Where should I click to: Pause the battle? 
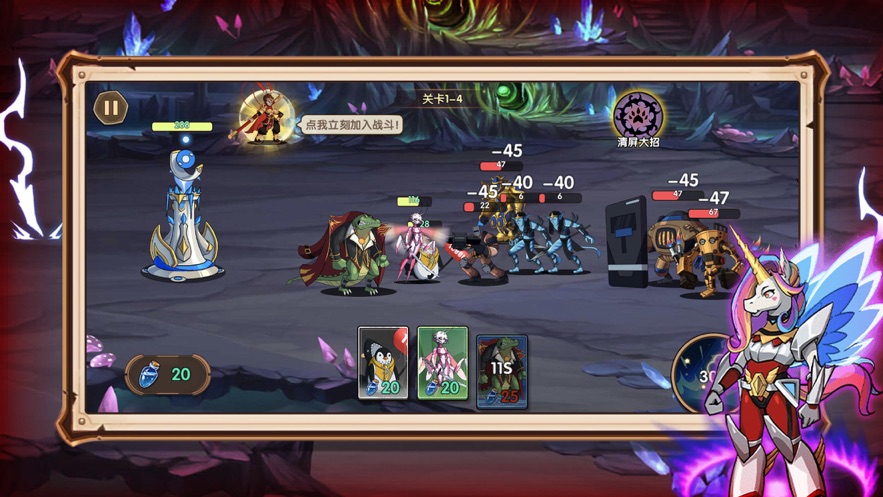point(111,108)
